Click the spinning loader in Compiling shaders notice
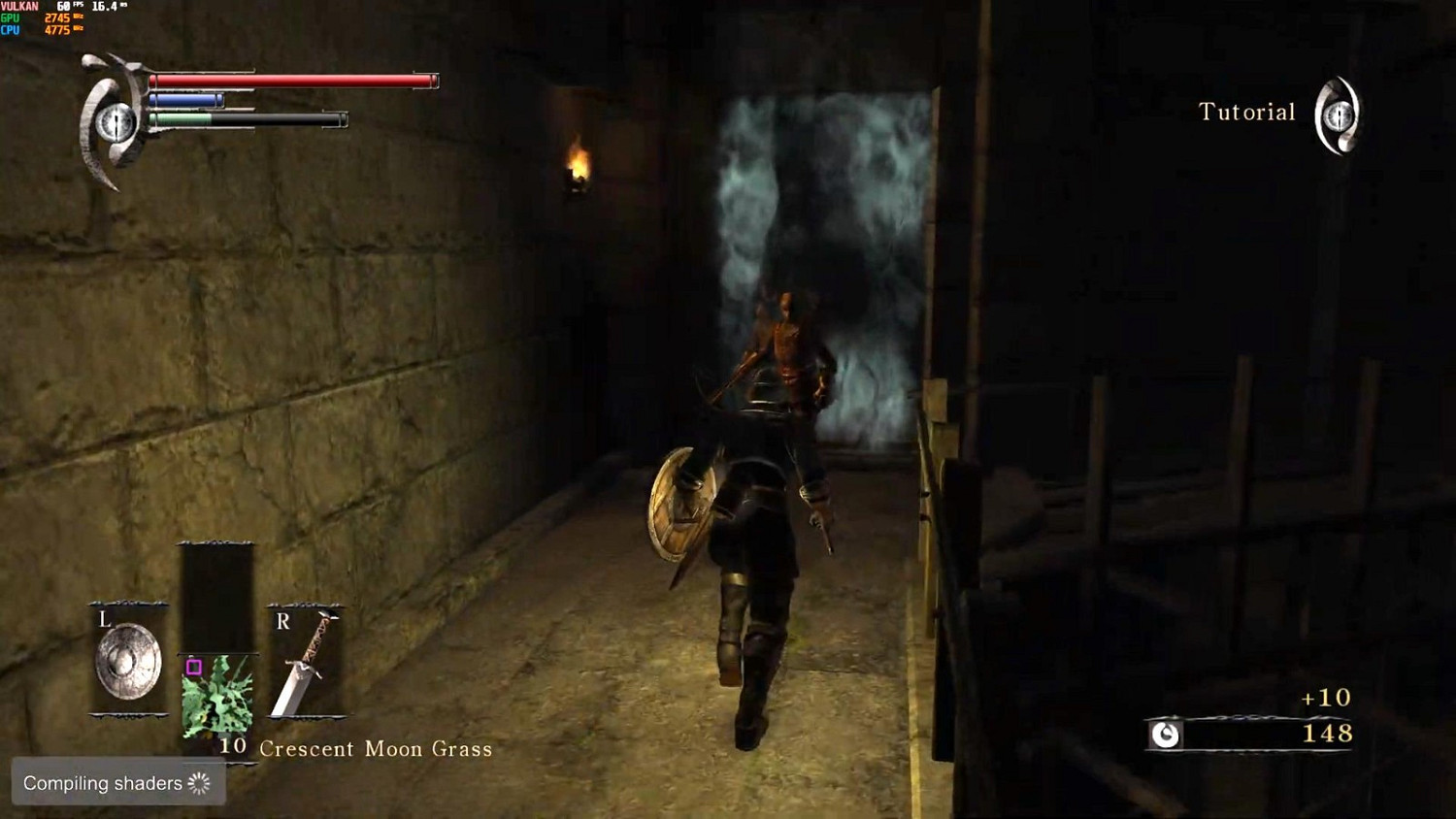Viewport: 1456px width, 819px height. pos(197,783)
